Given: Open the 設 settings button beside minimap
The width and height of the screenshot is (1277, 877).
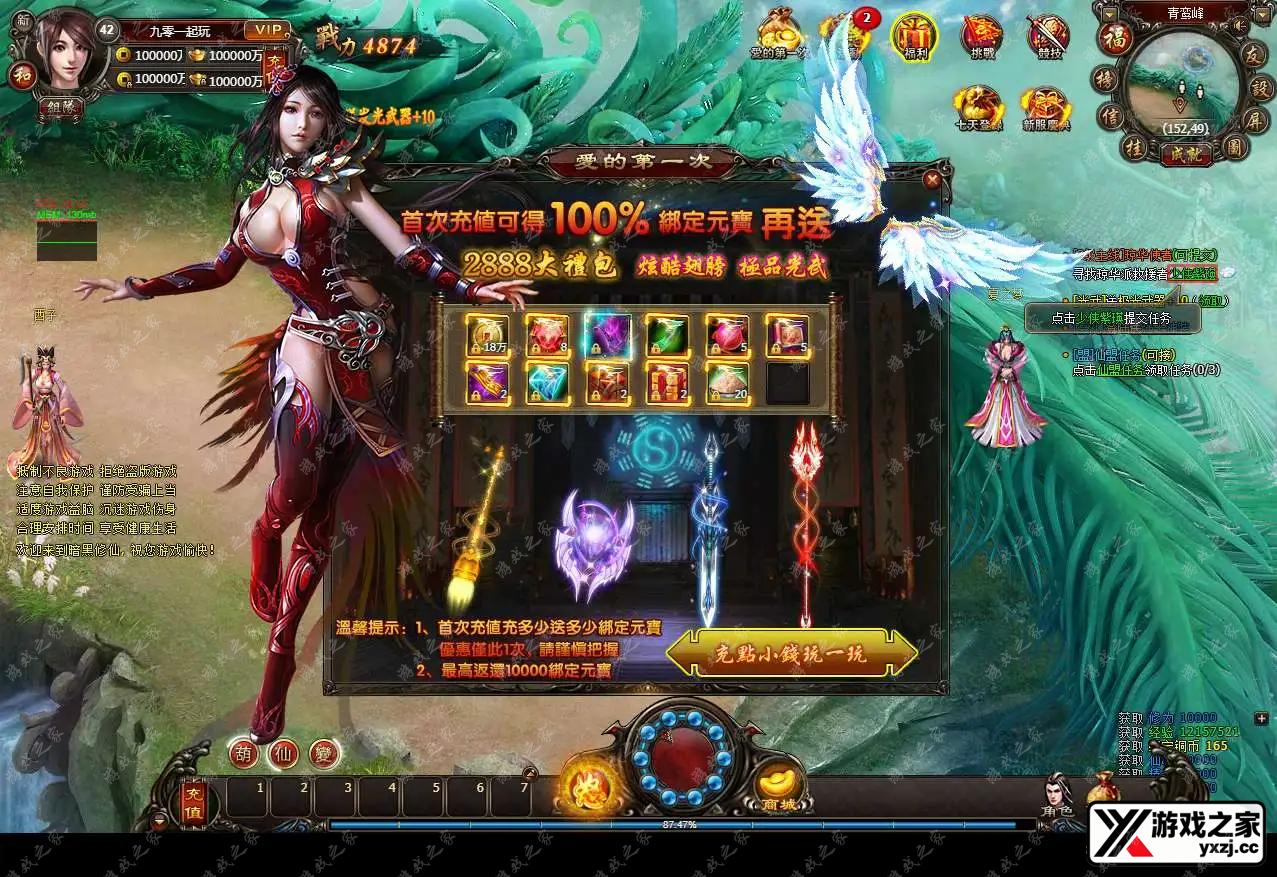Looking at the screenshot, I should (x=1259, y=88).
